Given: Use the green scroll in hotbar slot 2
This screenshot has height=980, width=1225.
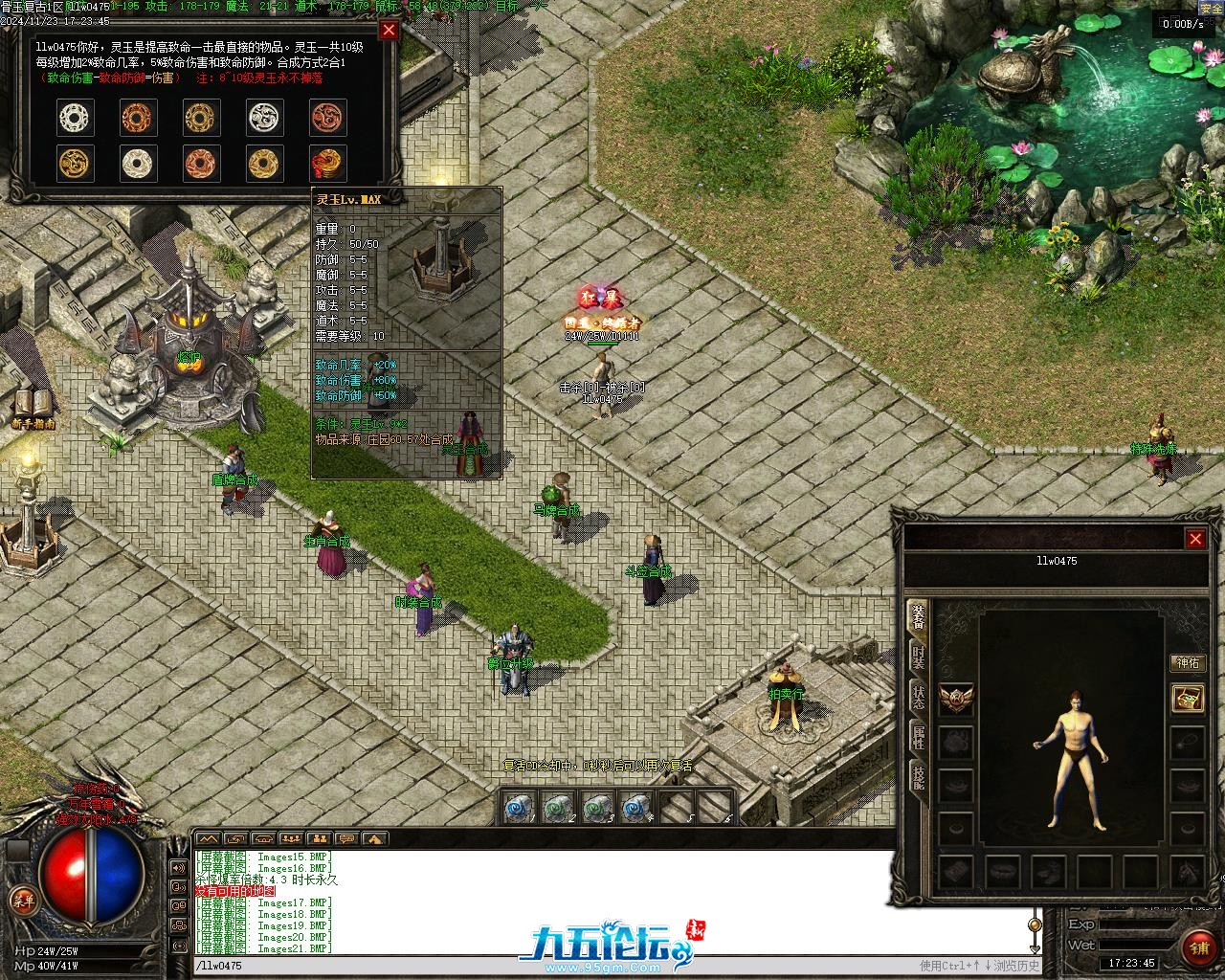Looking at the screenshot, I should click(558, 808).
